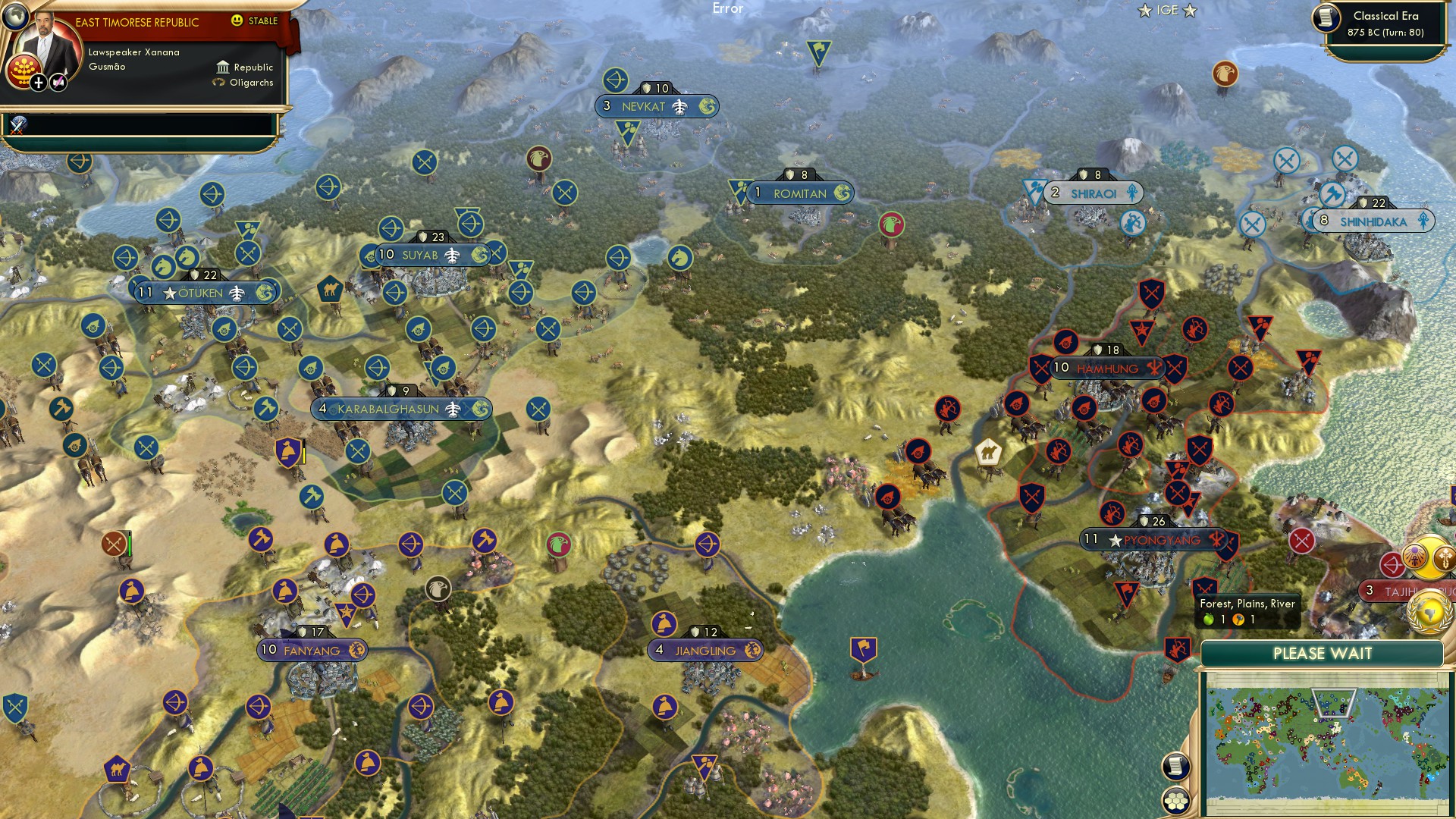The image size is (1456, 819).
Task: Click the STABLE smiley face indicator
Action: click(237, 20)
